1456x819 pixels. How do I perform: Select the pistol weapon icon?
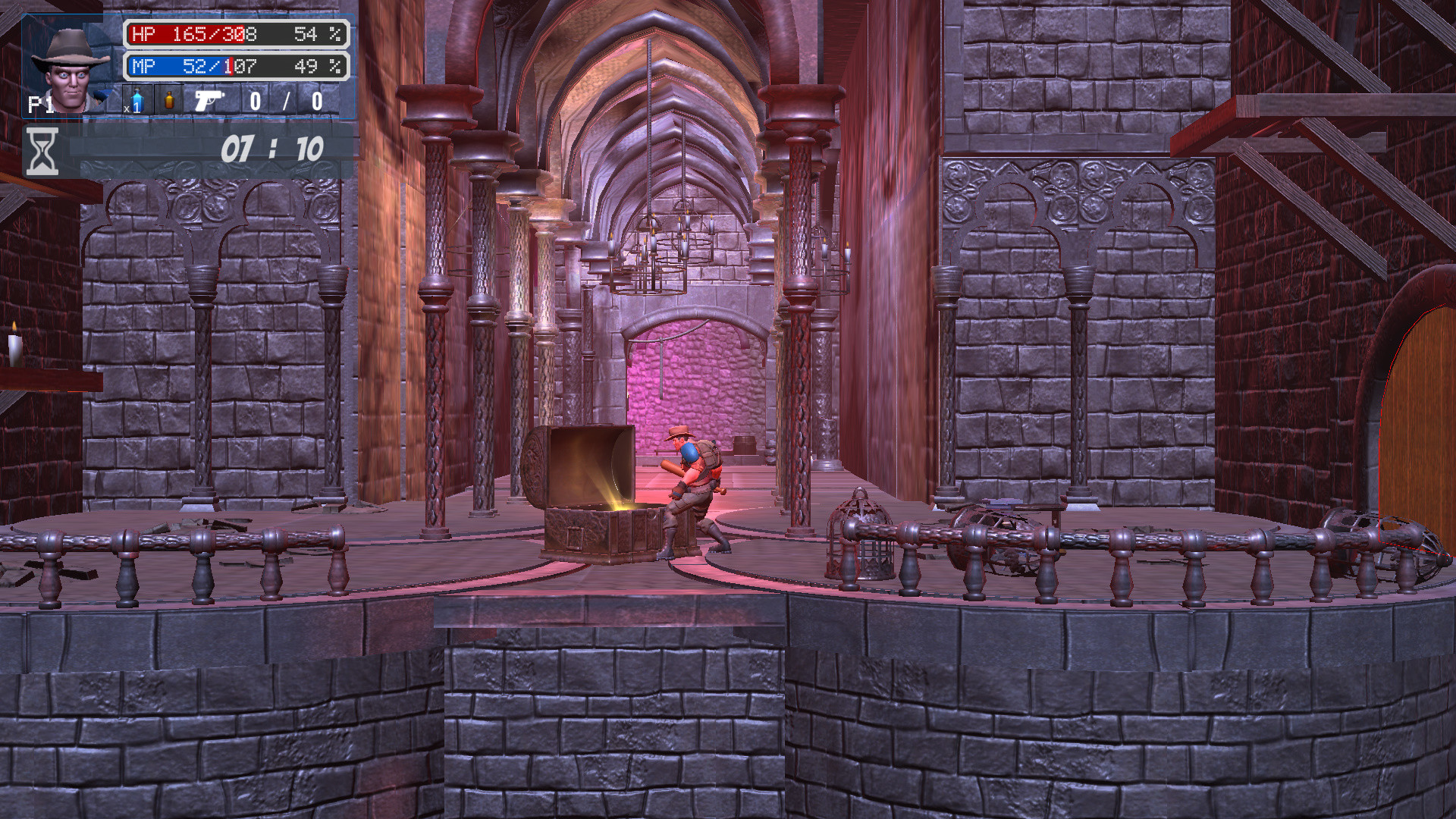pos(210,100)
